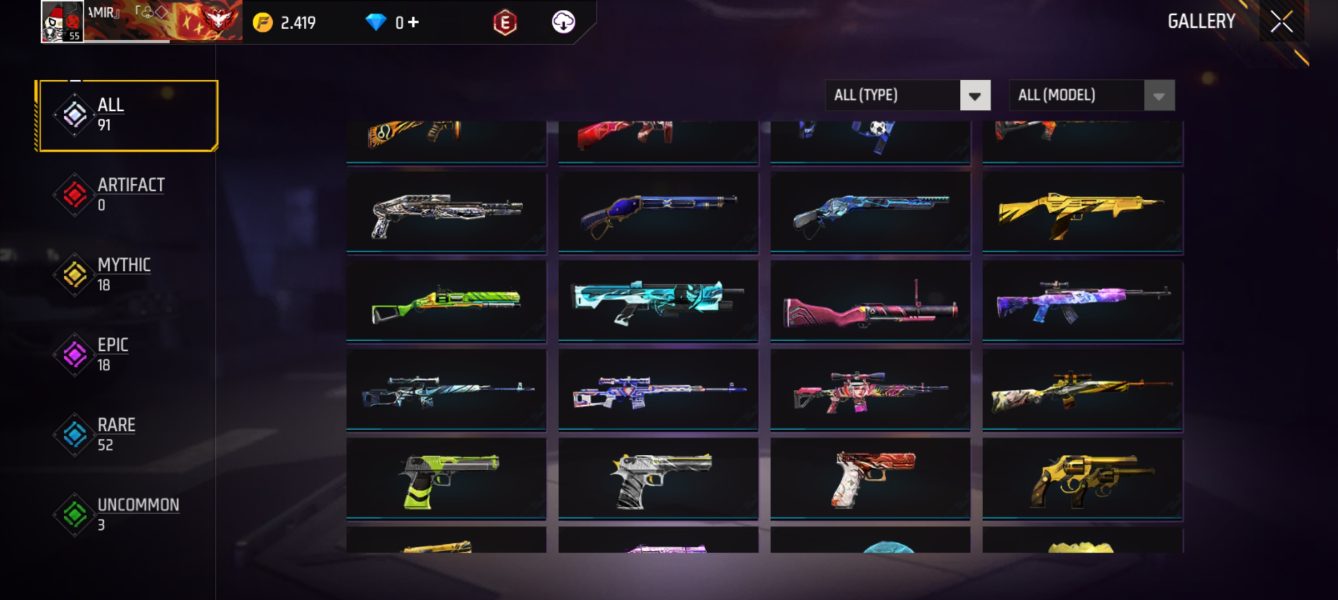
Task: Choose the purple galaxy assault rifle skin
Action: click(1082, 299)
